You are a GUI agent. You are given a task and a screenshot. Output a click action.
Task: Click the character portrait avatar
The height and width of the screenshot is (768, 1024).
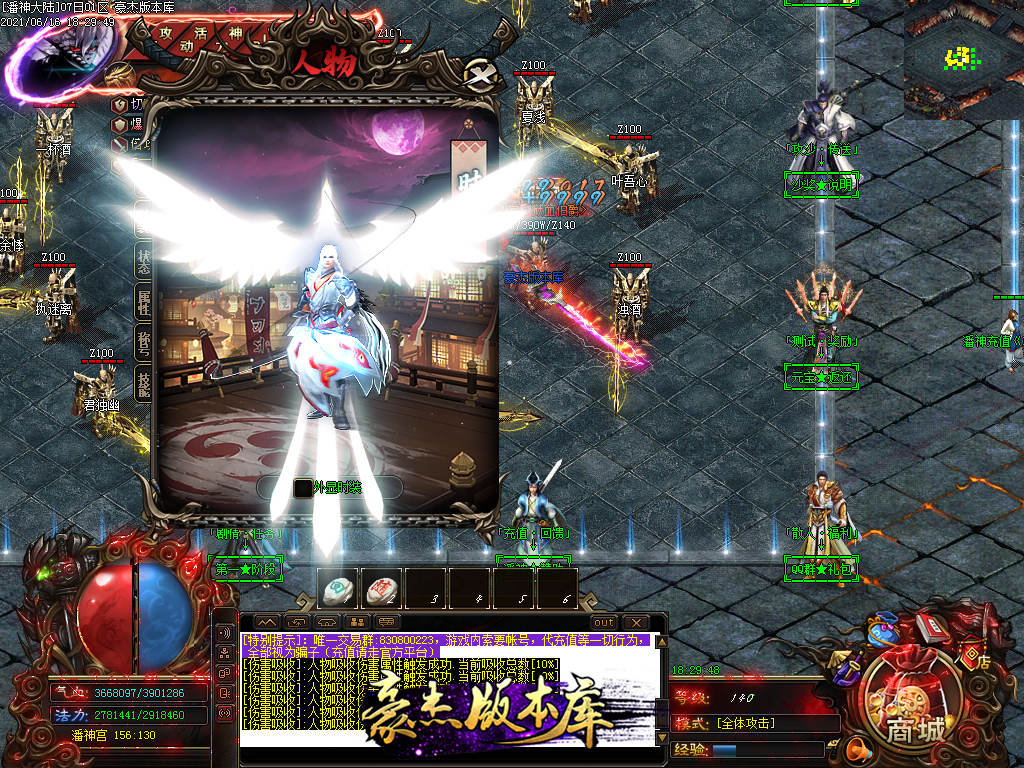pyautogui.click(x=58, y=60)
